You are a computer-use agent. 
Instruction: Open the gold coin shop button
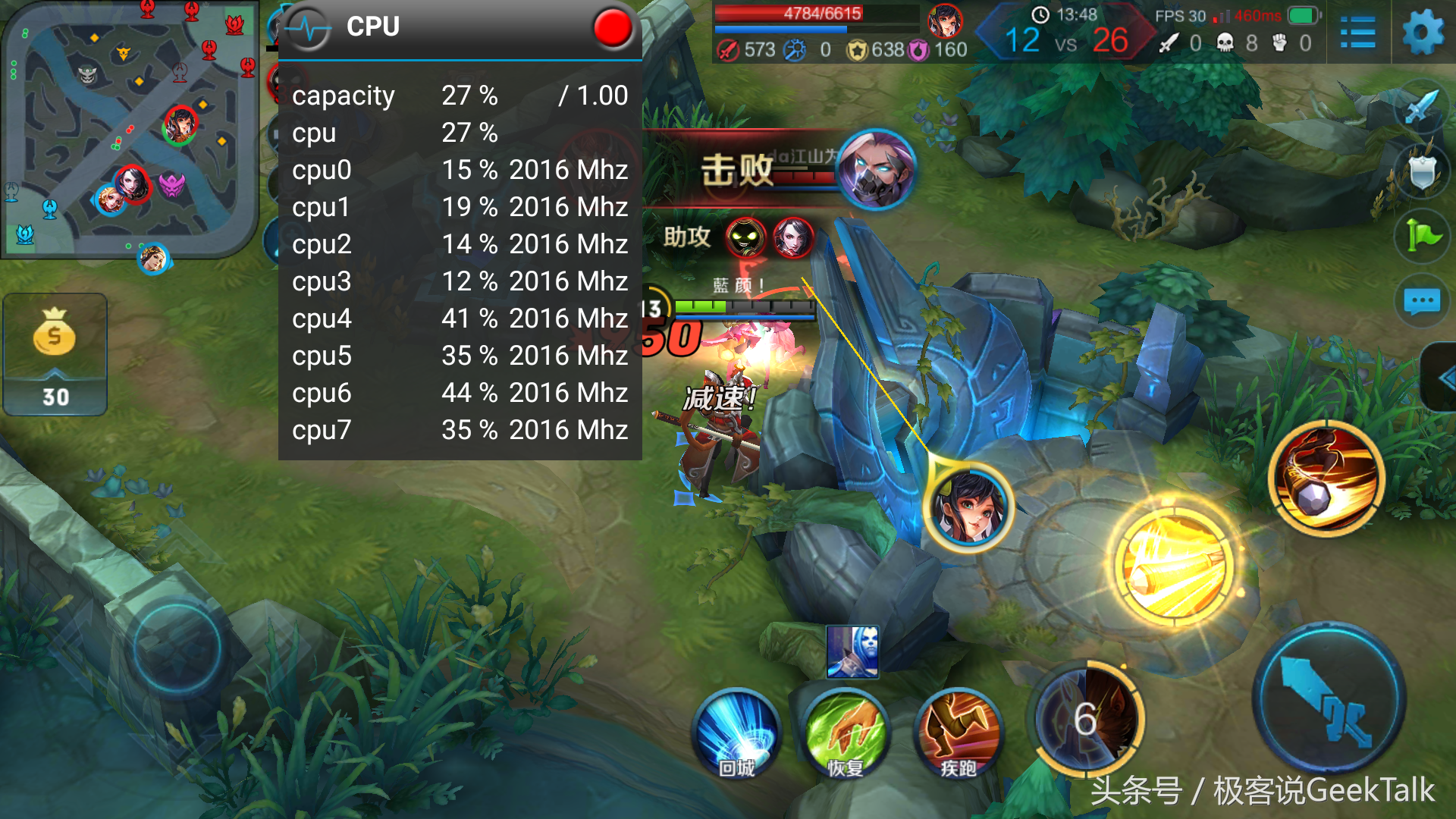(x=55, y=353)
